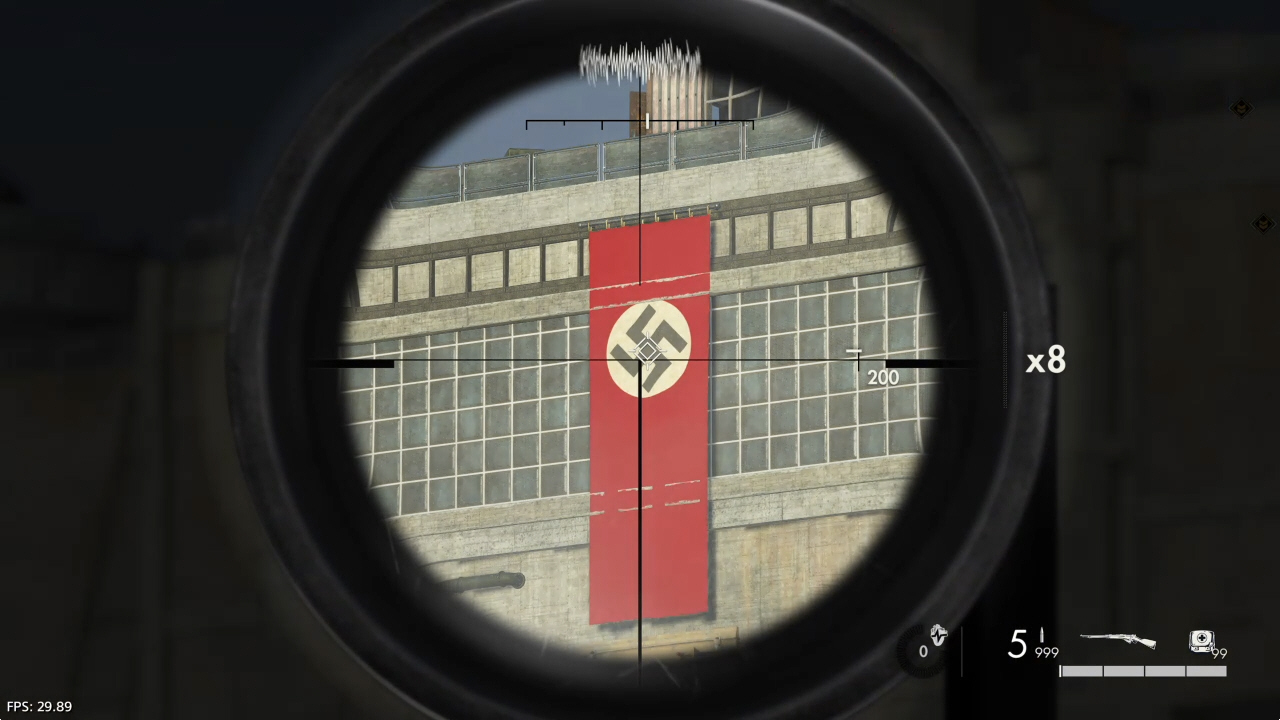
Task: Click the lower diamond marker on the right edge
Action: [x=1265, y=224]
